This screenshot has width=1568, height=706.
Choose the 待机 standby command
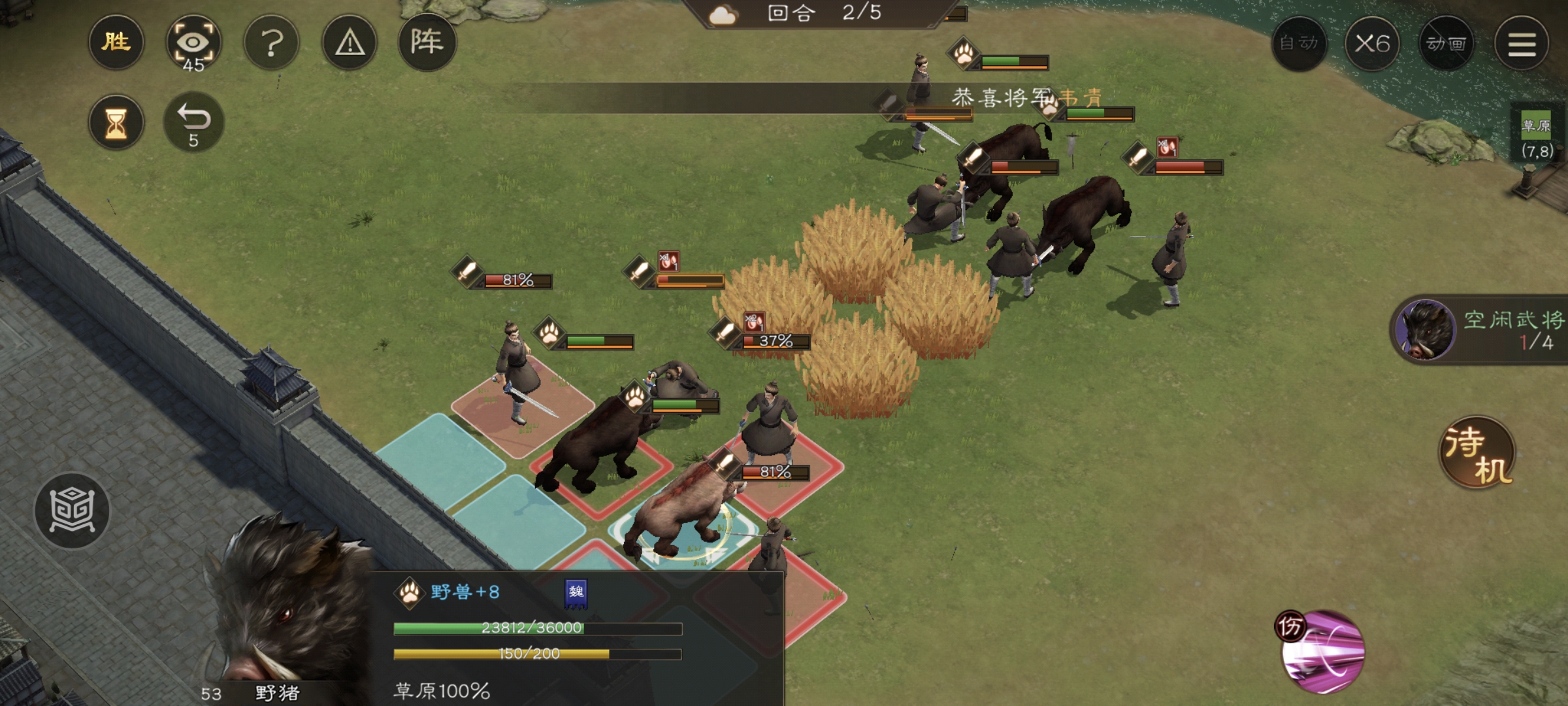coord(1478,452)
